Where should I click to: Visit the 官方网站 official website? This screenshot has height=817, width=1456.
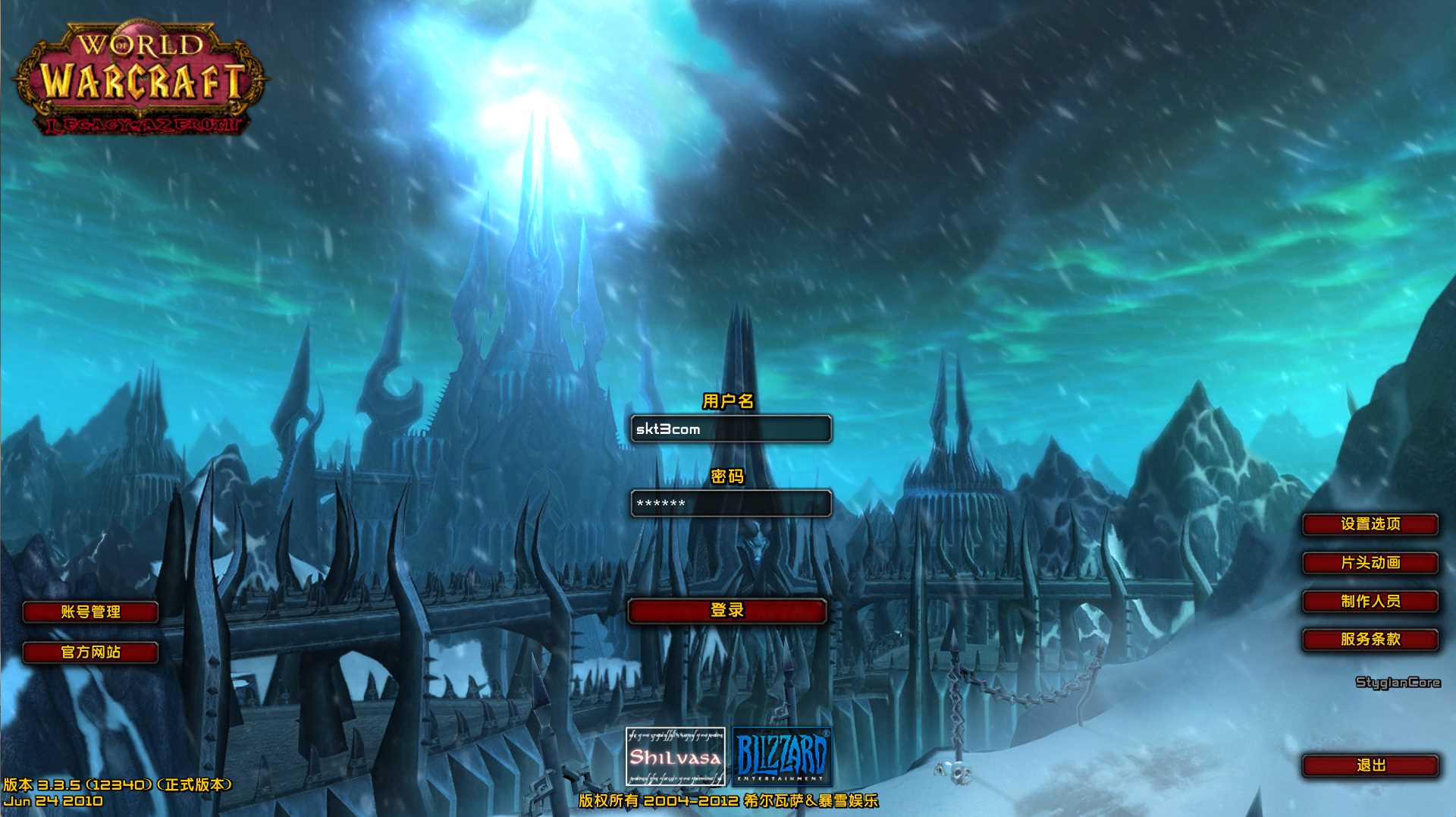(90, 652)
